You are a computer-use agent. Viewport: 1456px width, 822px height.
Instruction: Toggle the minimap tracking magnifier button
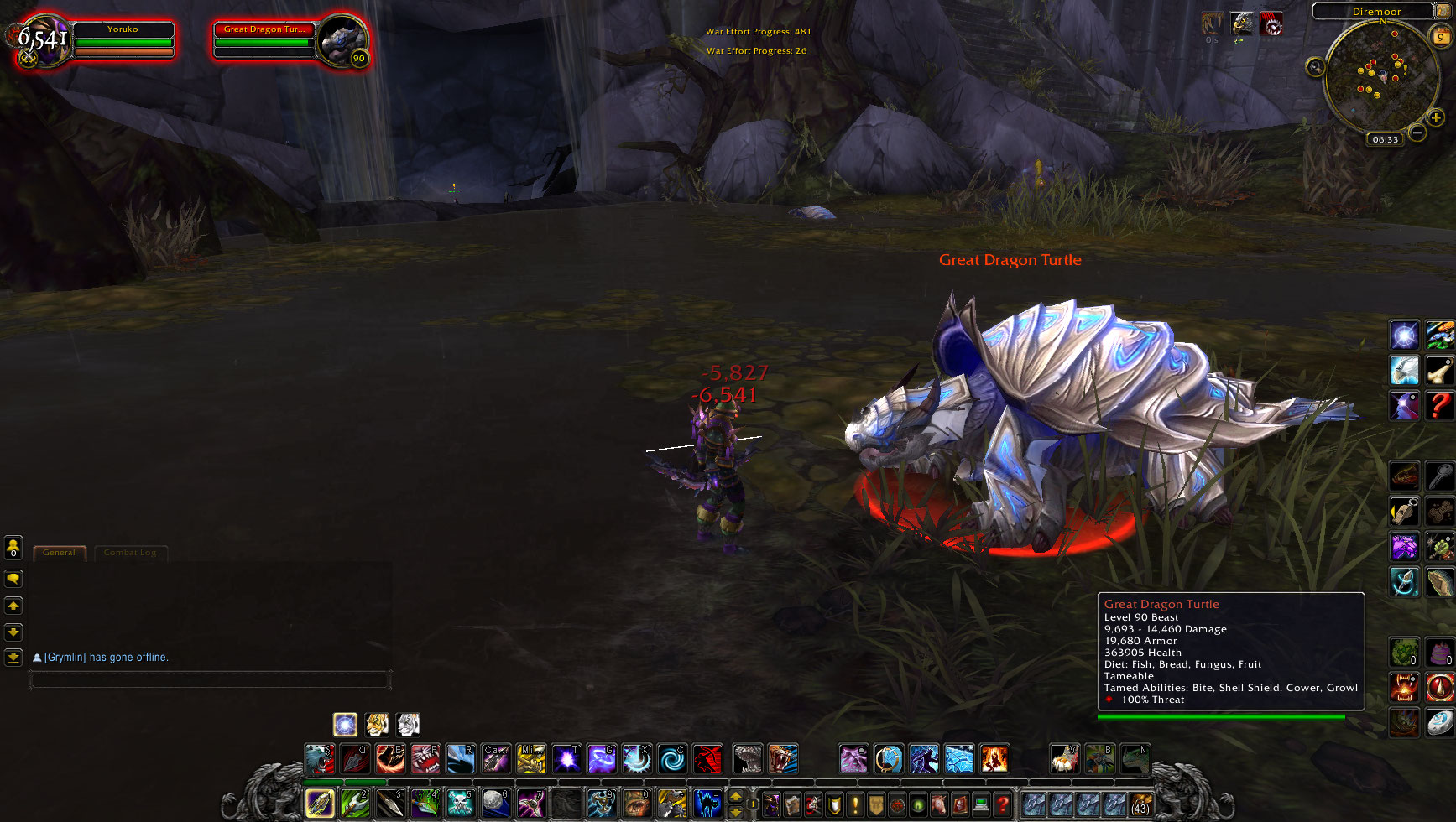pyautogui.click(x=1315, y=67)
